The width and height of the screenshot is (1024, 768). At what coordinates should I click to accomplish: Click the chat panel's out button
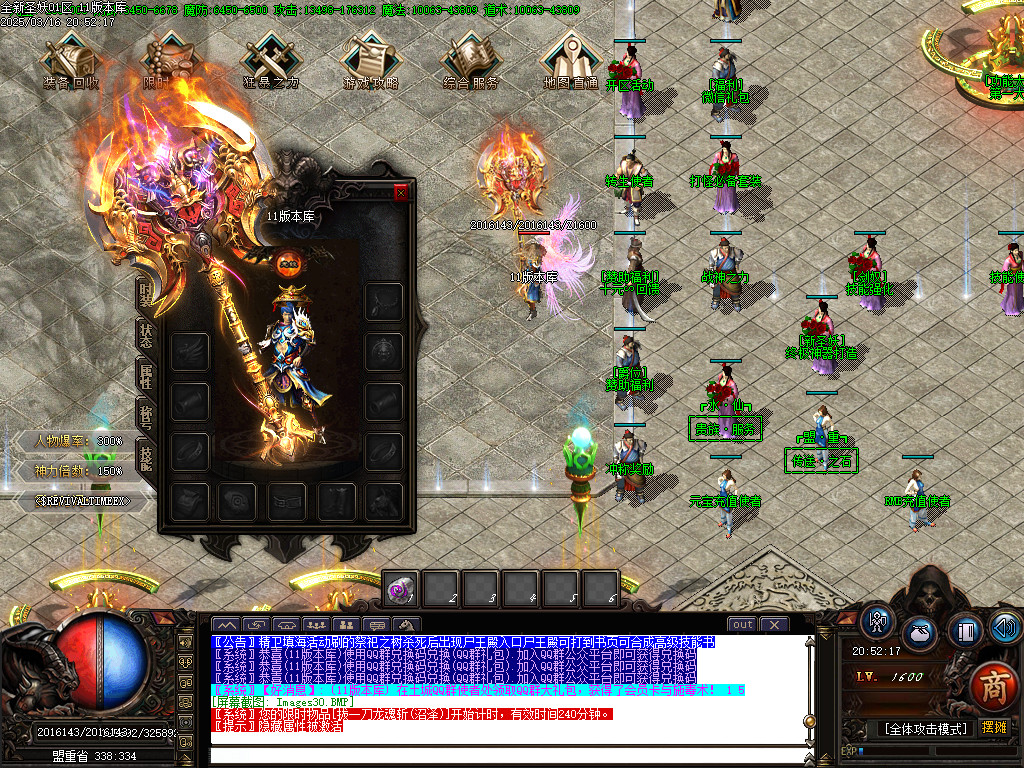tap(742, 625)
